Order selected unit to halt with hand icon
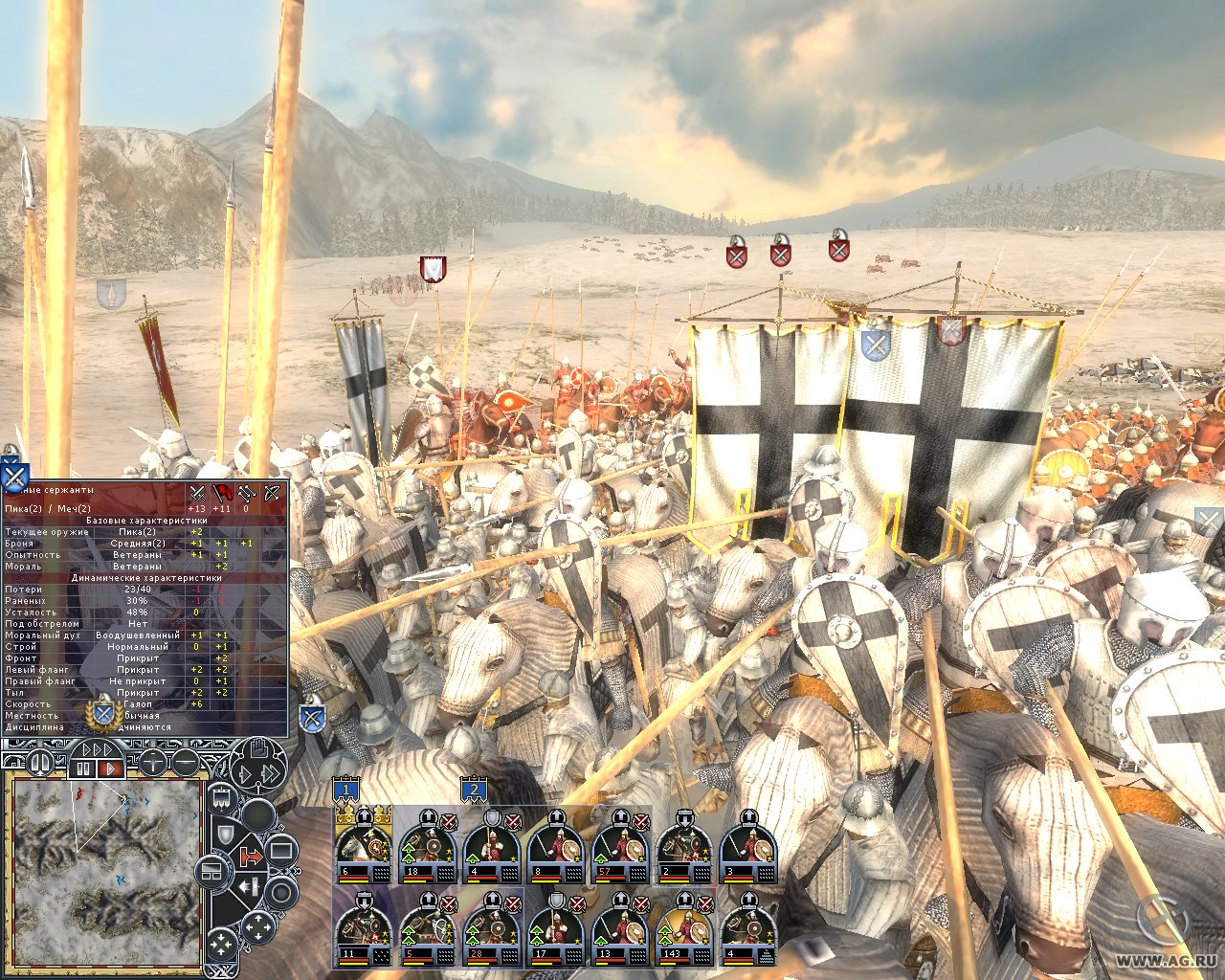 point(258,749)
